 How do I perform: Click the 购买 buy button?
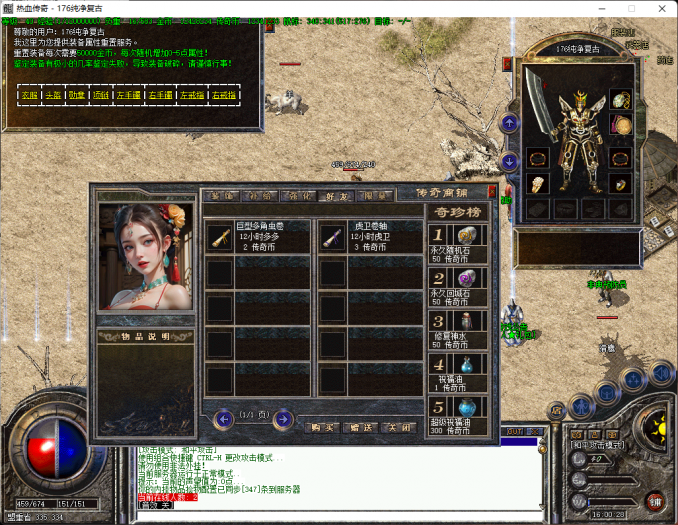coord(322,427)
